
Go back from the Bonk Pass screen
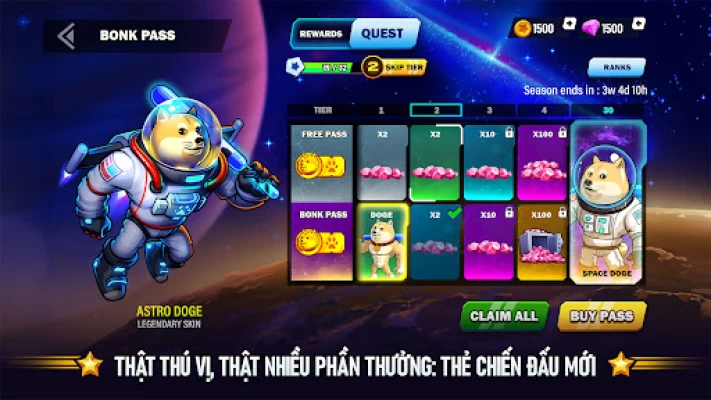click(66, 36)
